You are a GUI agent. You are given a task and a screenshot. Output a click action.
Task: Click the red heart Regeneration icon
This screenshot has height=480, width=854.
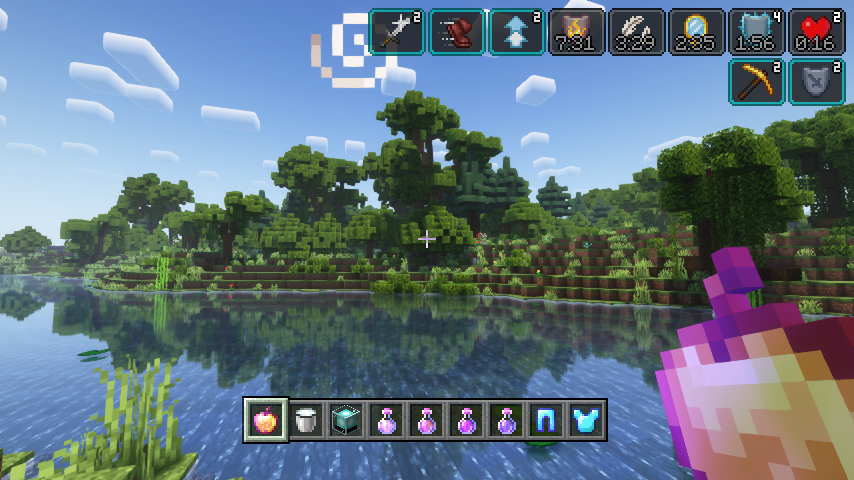click(817, 31)
